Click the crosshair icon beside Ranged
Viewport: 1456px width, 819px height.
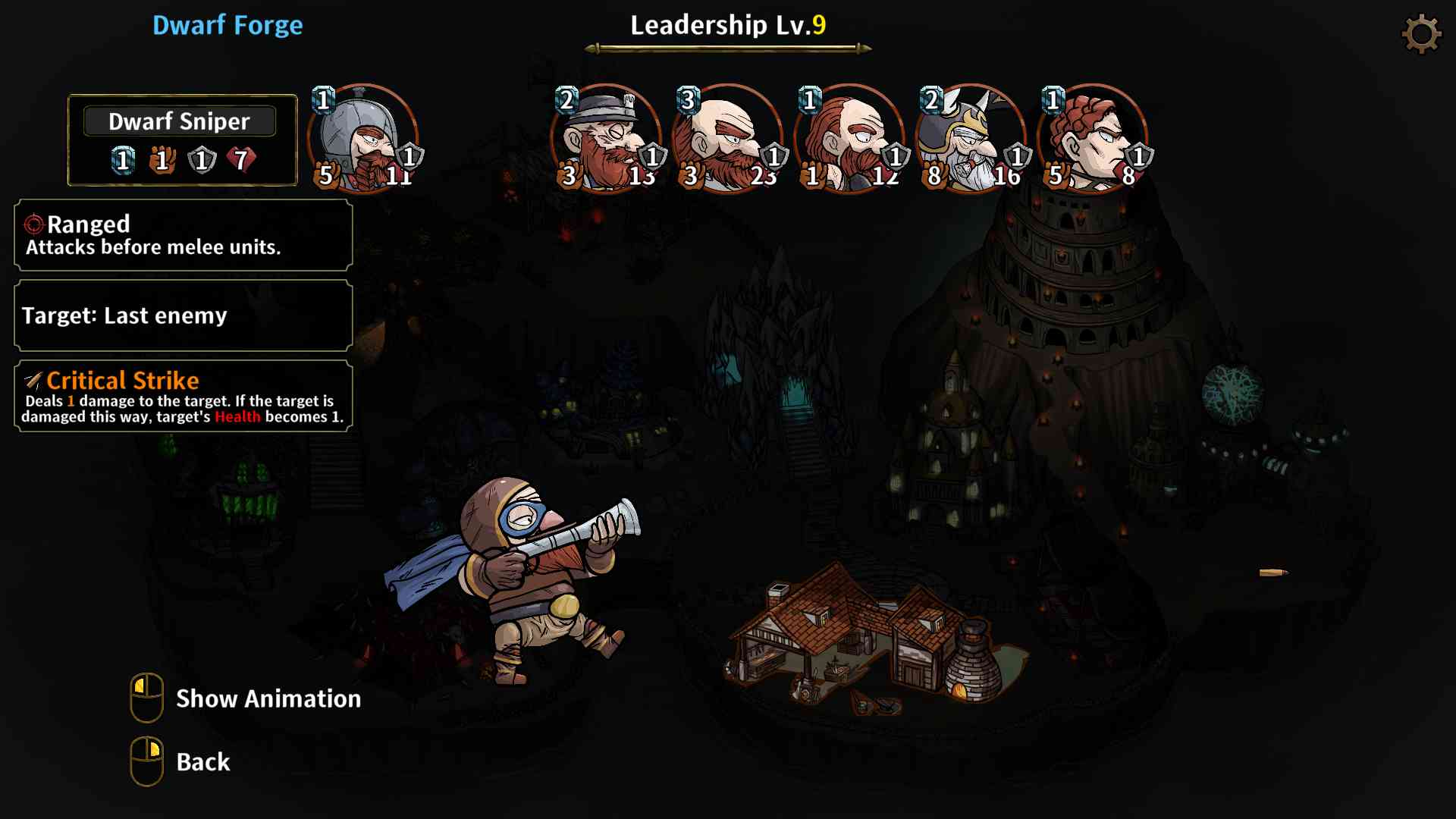33,224
